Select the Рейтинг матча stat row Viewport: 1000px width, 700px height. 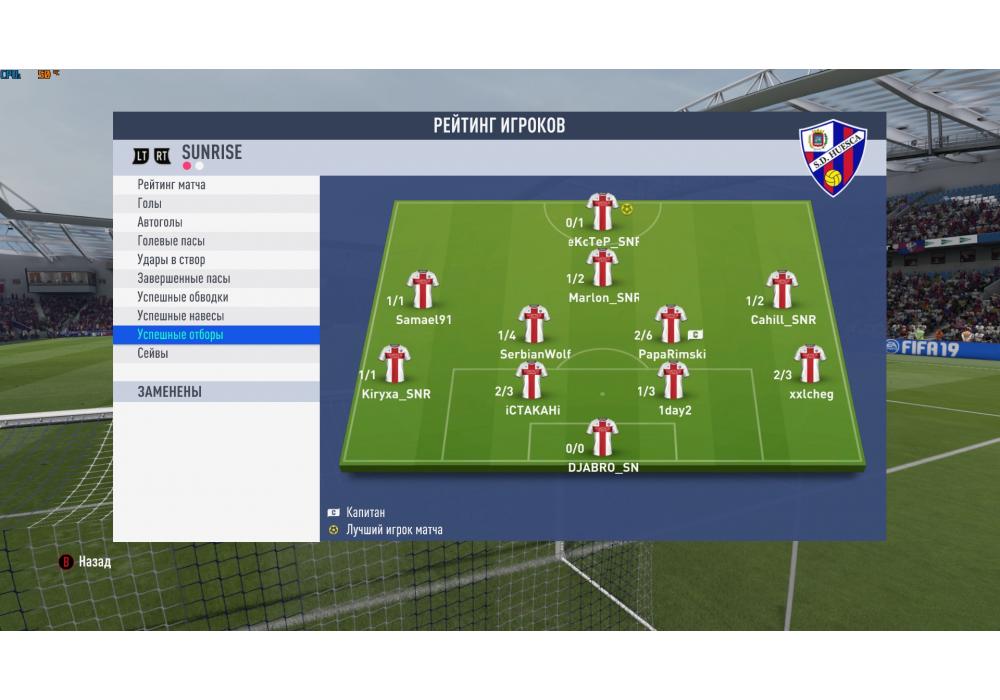point(172,185)
